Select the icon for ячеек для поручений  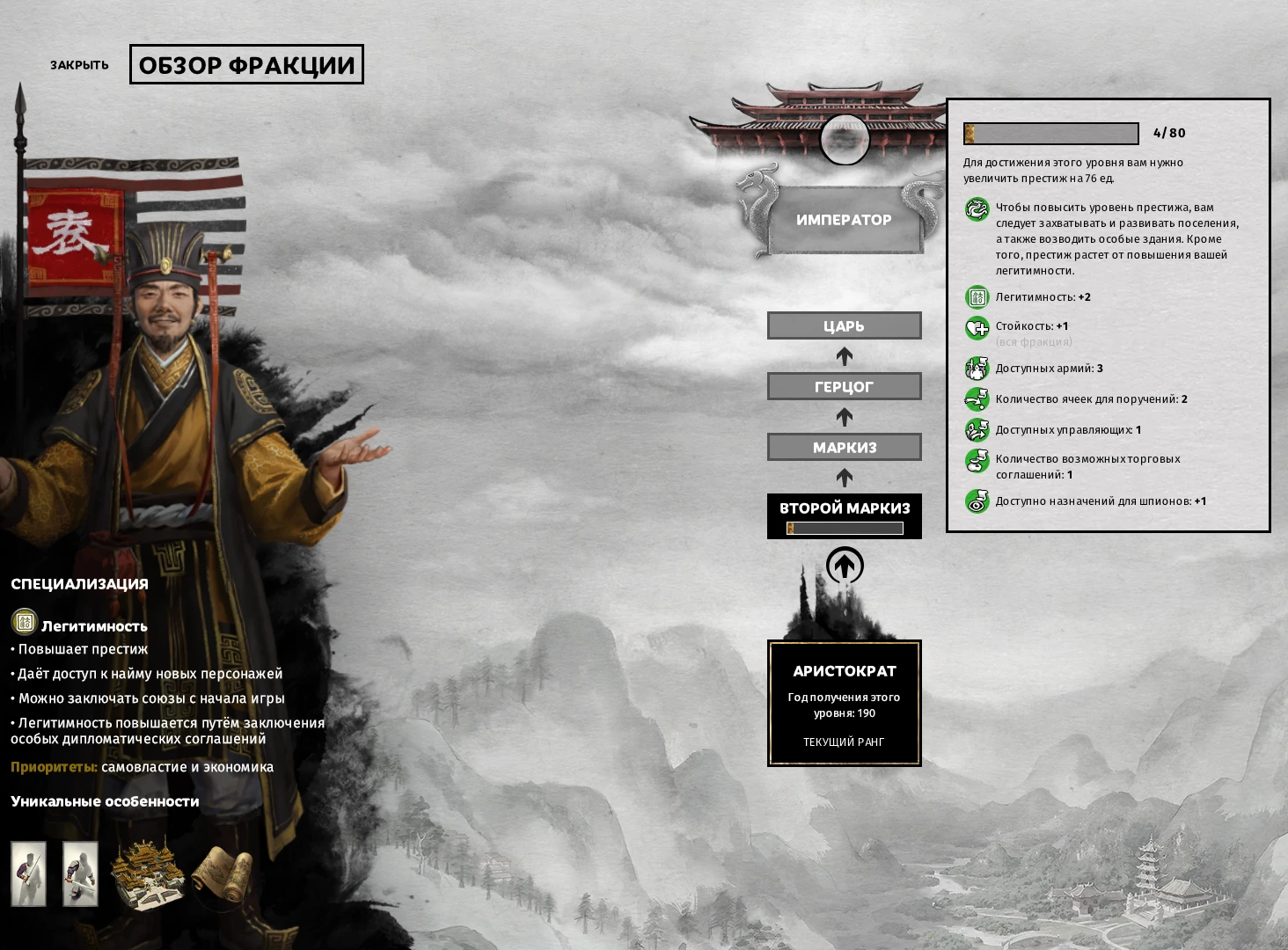click(x=977, y=398)
